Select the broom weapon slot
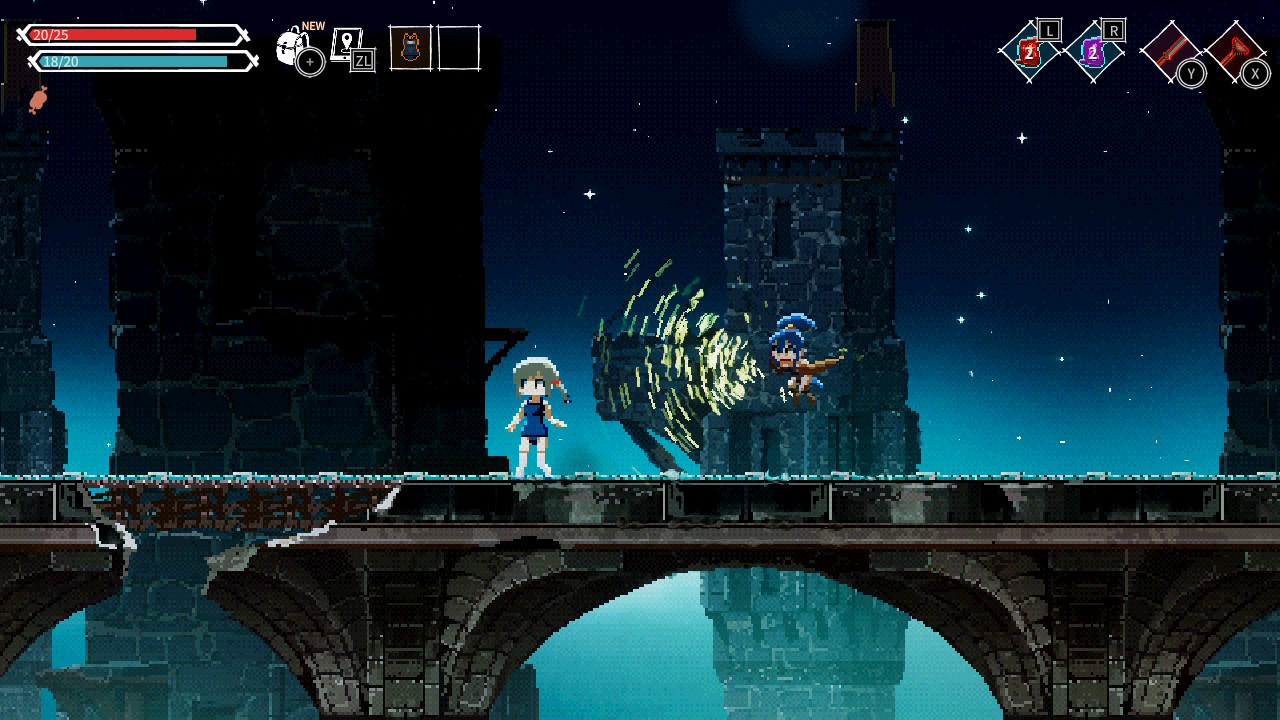This screenshot has width=1280, height=720. 1235,50
